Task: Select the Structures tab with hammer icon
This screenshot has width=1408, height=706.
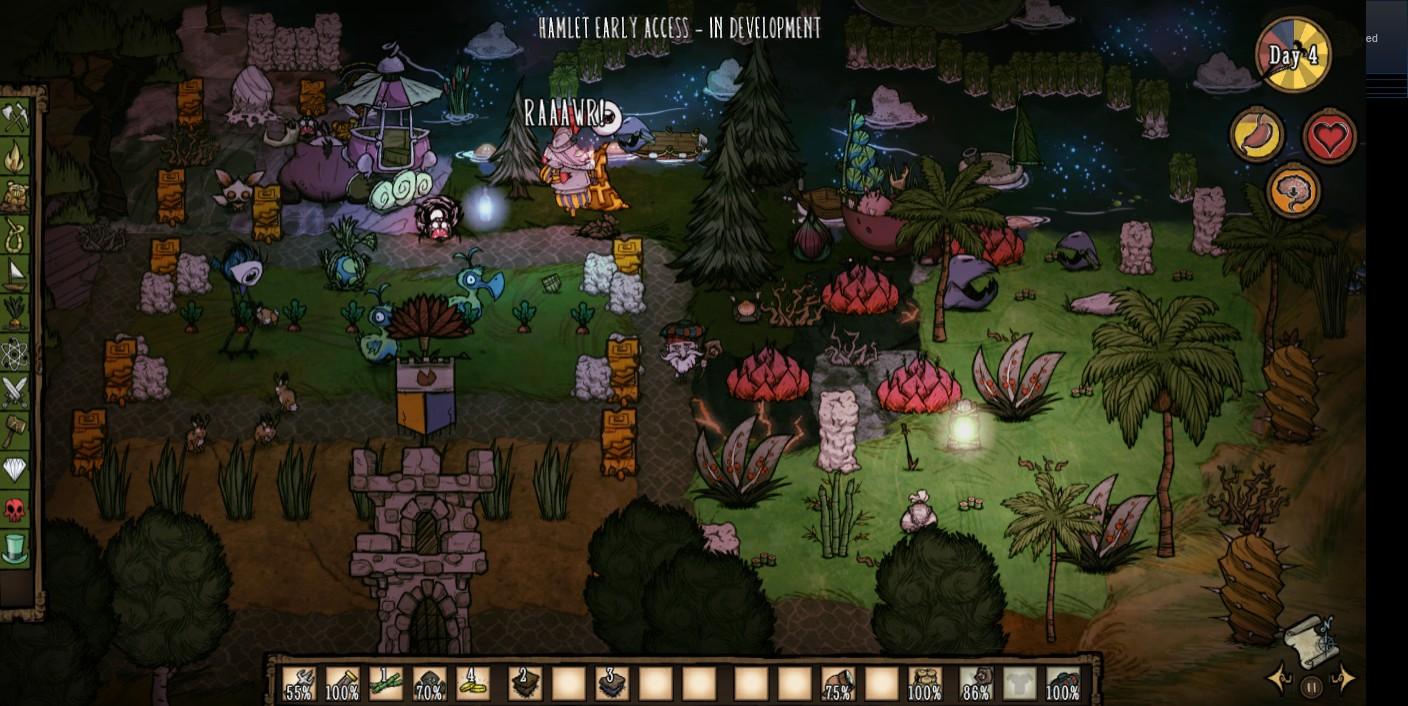Action: point(15,430)
